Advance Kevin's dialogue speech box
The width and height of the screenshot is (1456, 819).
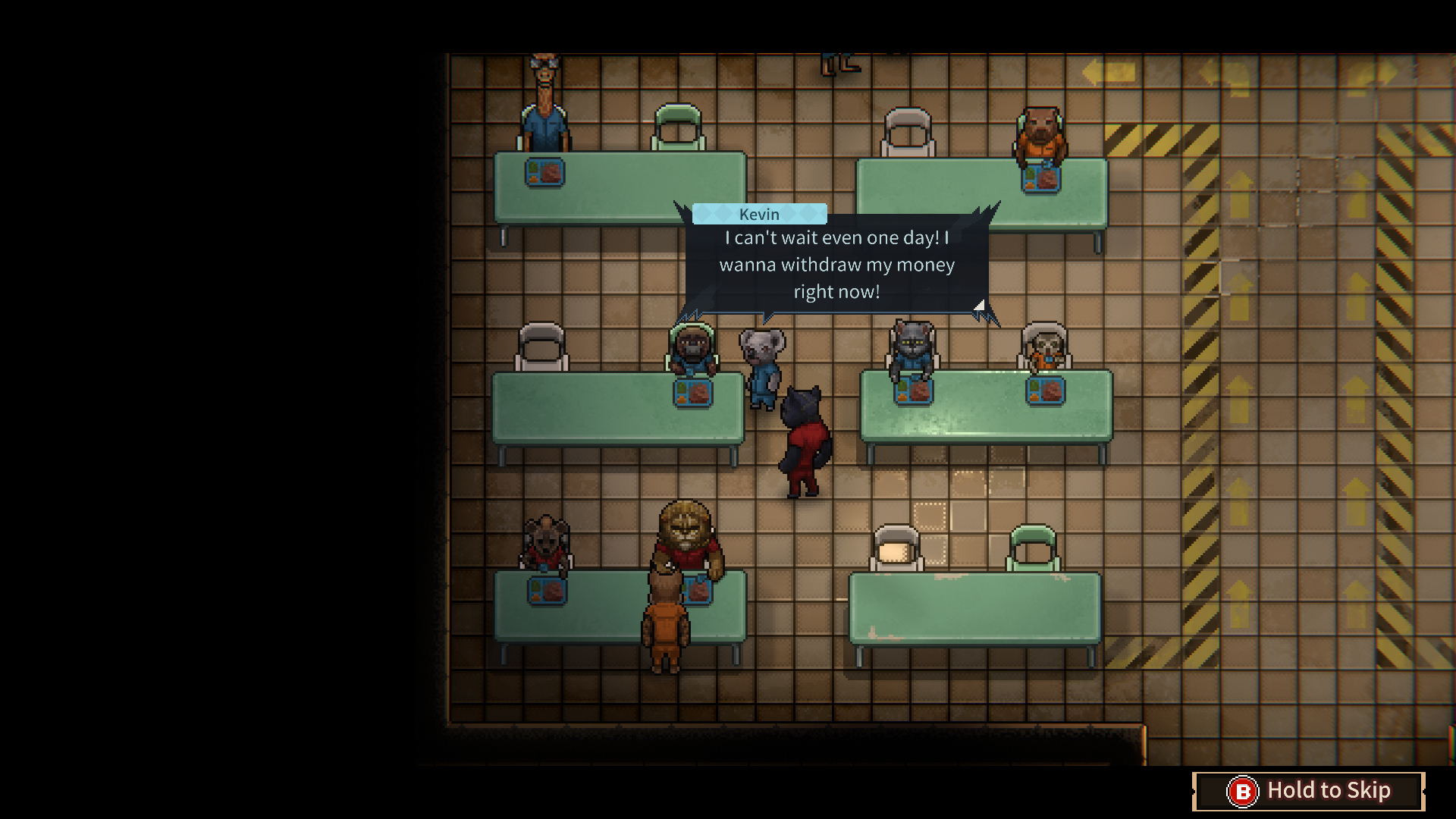pos(836,265)
